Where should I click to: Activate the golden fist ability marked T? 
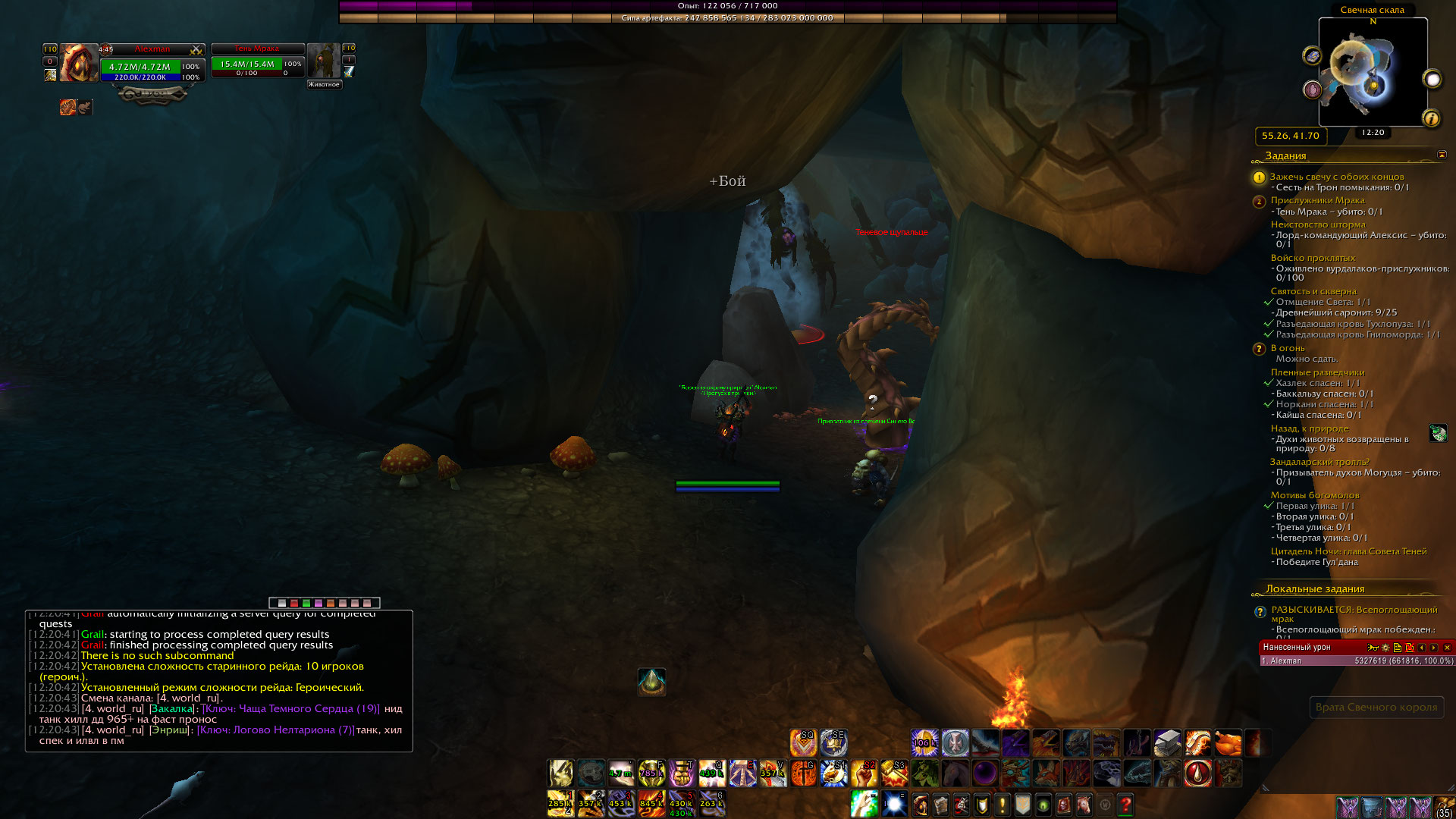tap(682, 773)
